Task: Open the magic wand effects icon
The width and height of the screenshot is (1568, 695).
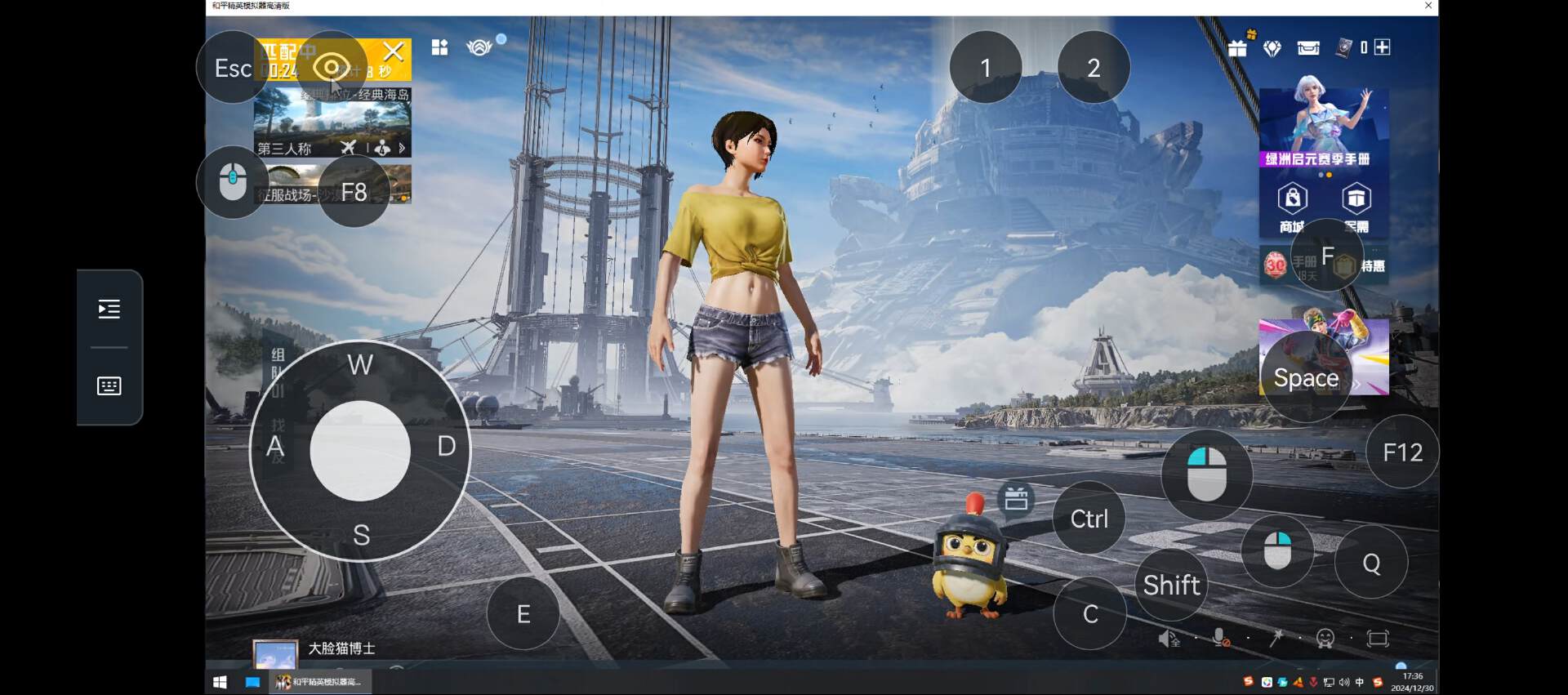Action: pos(1276,639)
